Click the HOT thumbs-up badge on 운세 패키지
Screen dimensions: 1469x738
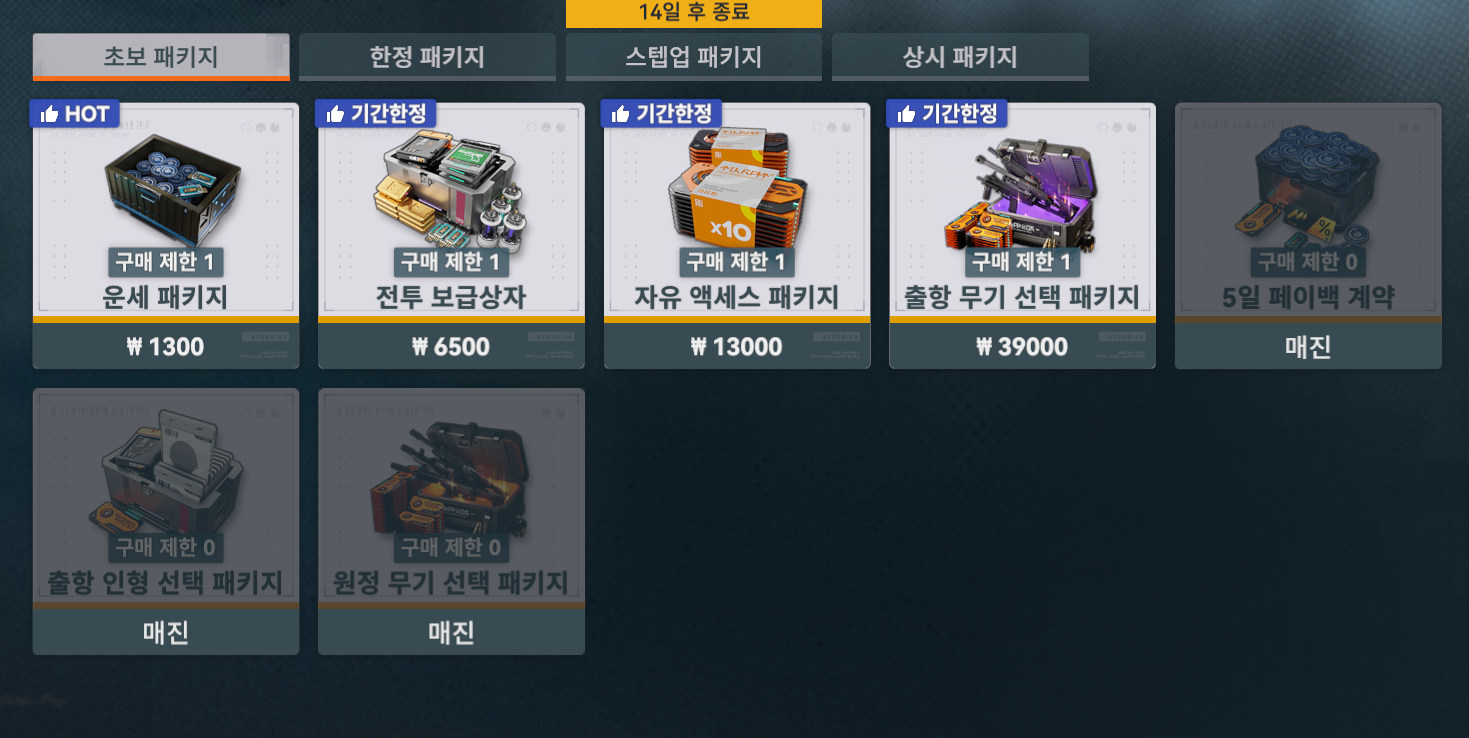click(77, 113)
